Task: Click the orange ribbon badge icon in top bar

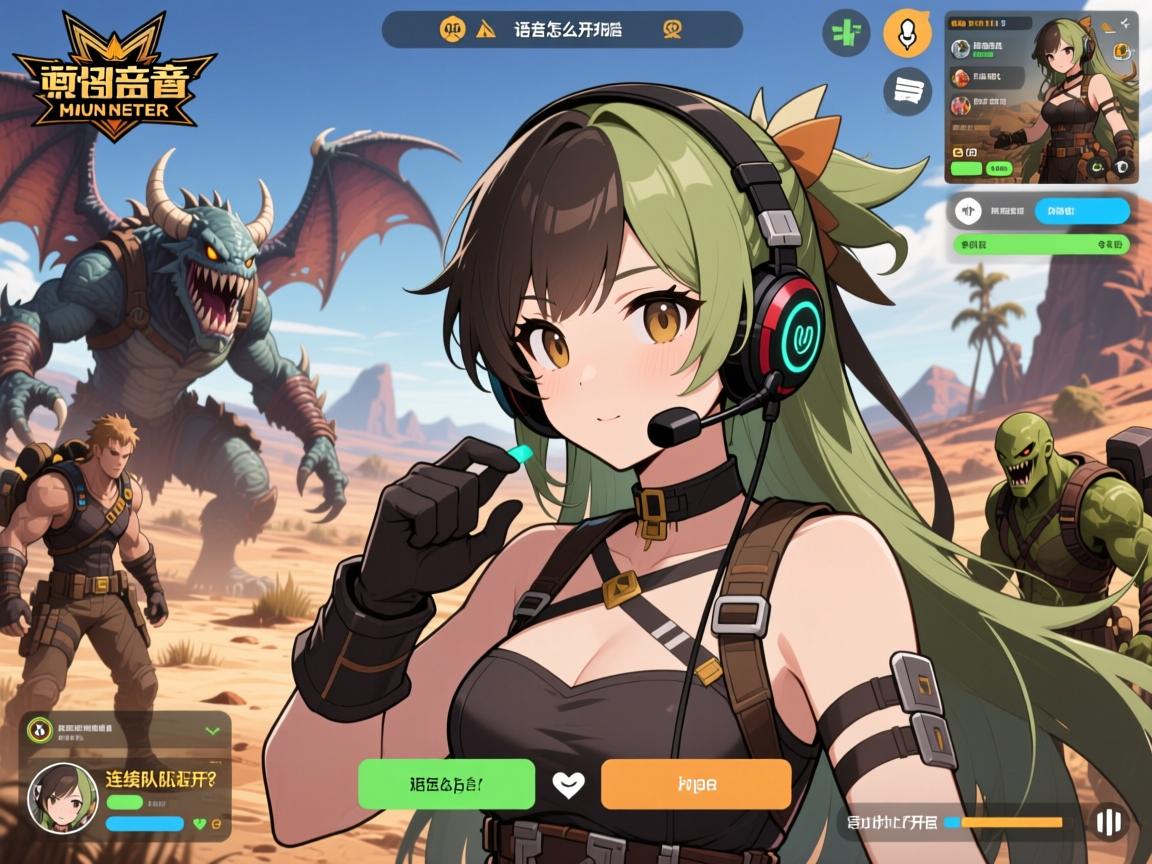Action: pyautogui.click(x=673, y=29)
